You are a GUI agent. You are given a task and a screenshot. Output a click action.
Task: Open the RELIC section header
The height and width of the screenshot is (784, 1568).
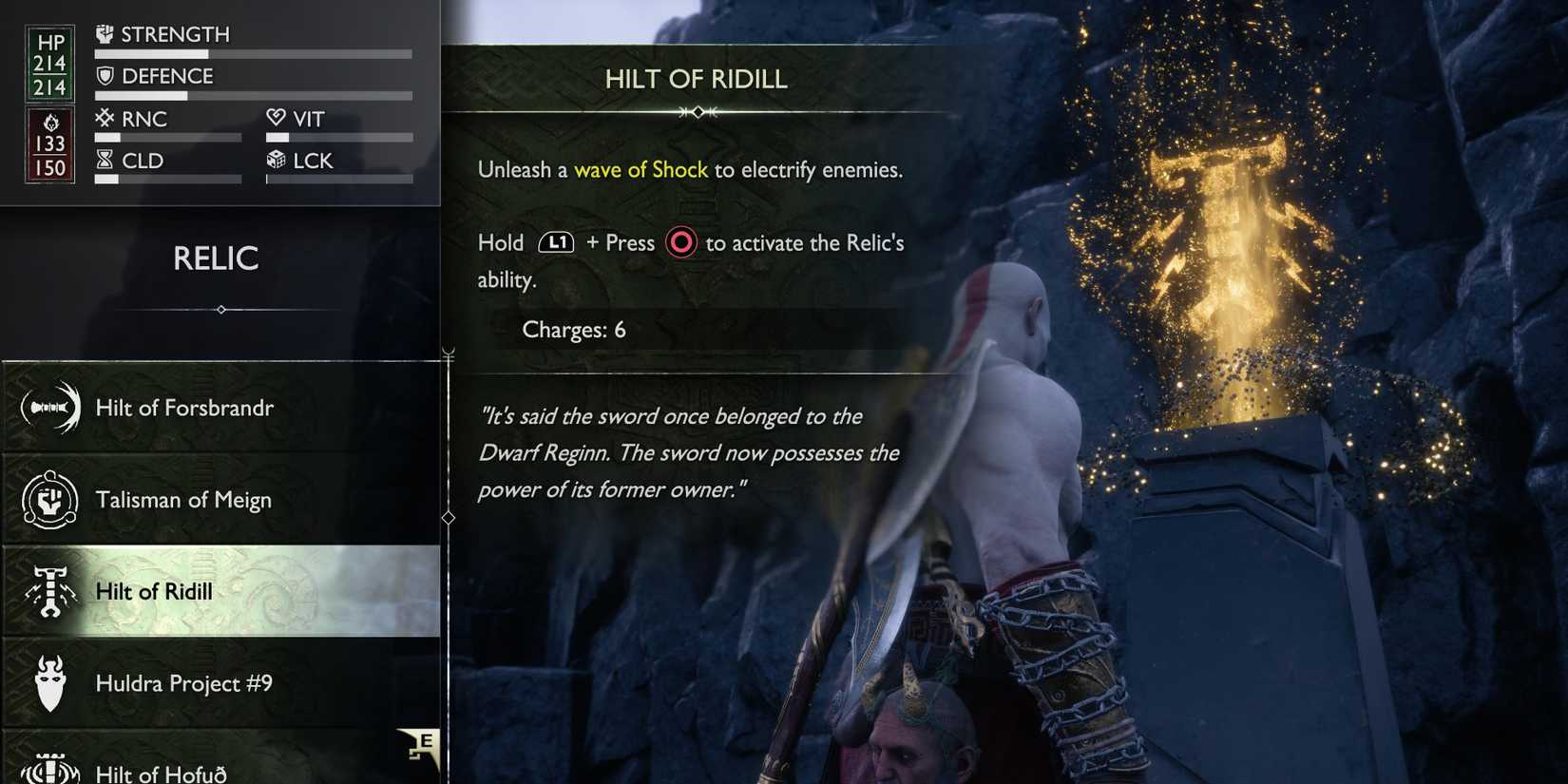[x=217, y=258]
